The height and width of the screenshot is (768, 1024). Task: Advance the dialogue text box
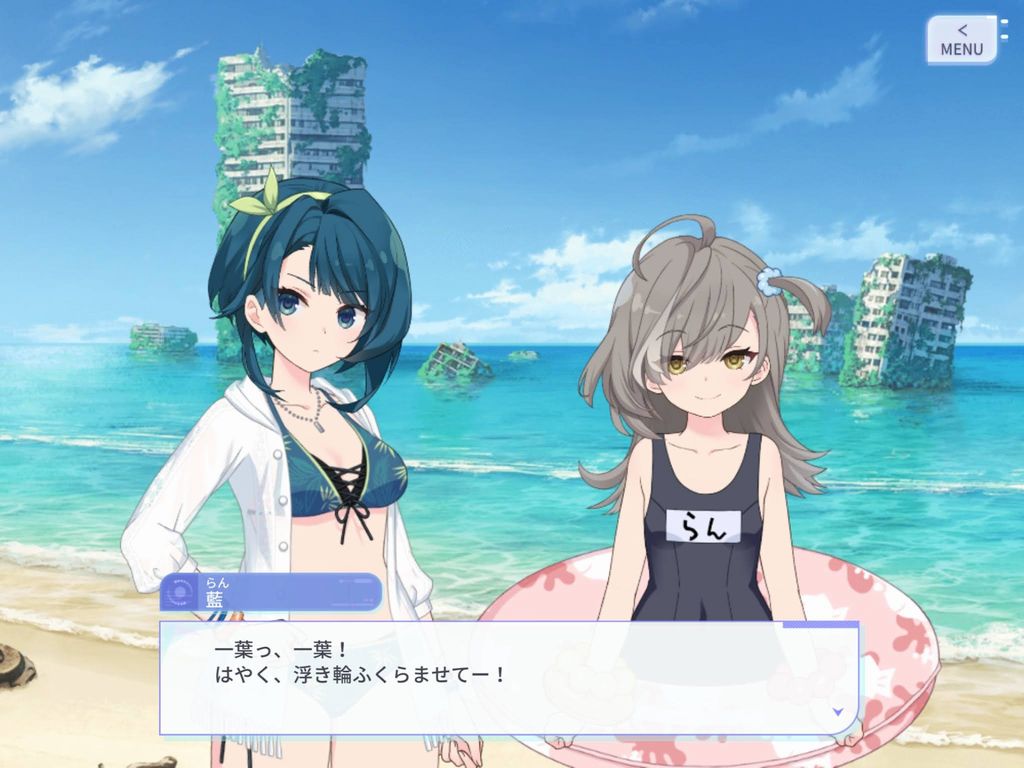pyautogui.click(x=508, y=677)
